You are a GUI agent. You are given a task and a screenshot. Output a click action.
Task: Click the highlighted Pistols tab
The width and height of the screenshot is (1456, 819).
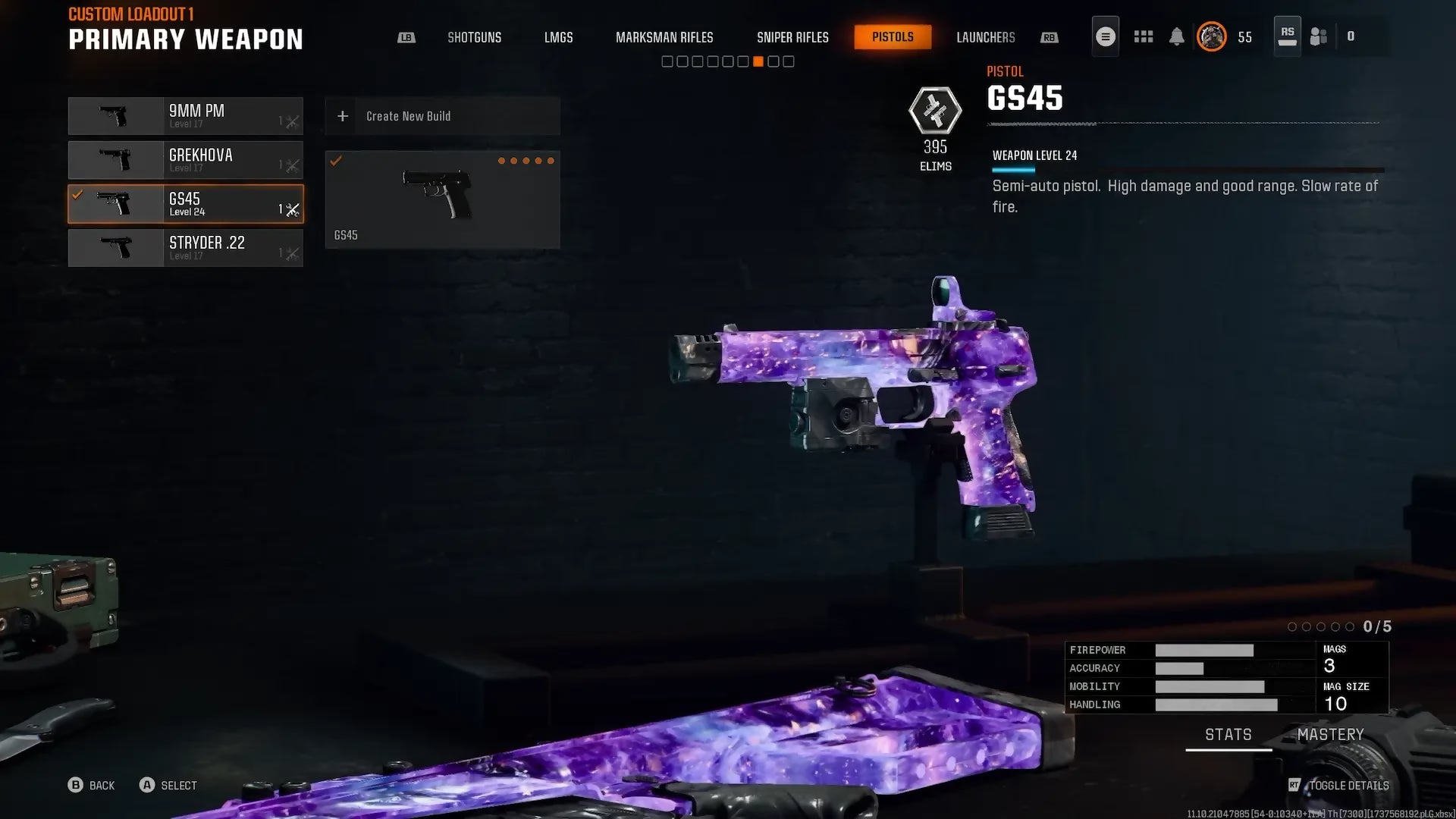coord(893,37)
